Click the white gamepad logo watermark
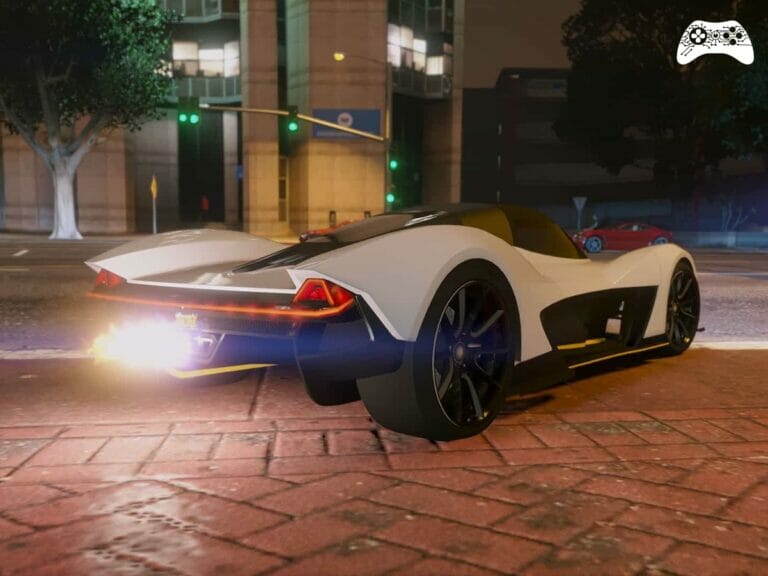The width and height of the screenshot is (768, 576). point(714,42)
